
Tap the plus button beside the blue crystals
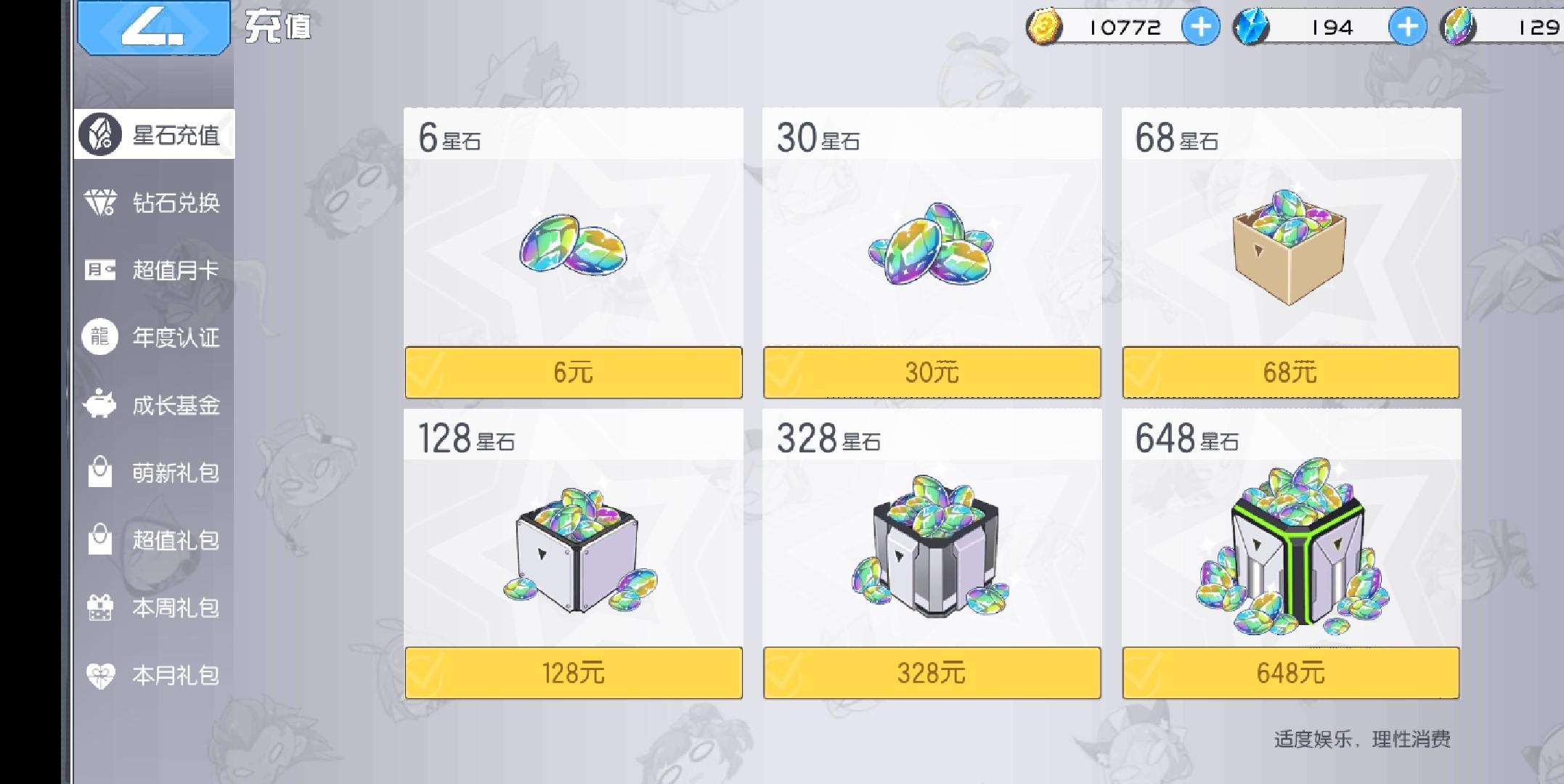click(x=1409, y=28)
